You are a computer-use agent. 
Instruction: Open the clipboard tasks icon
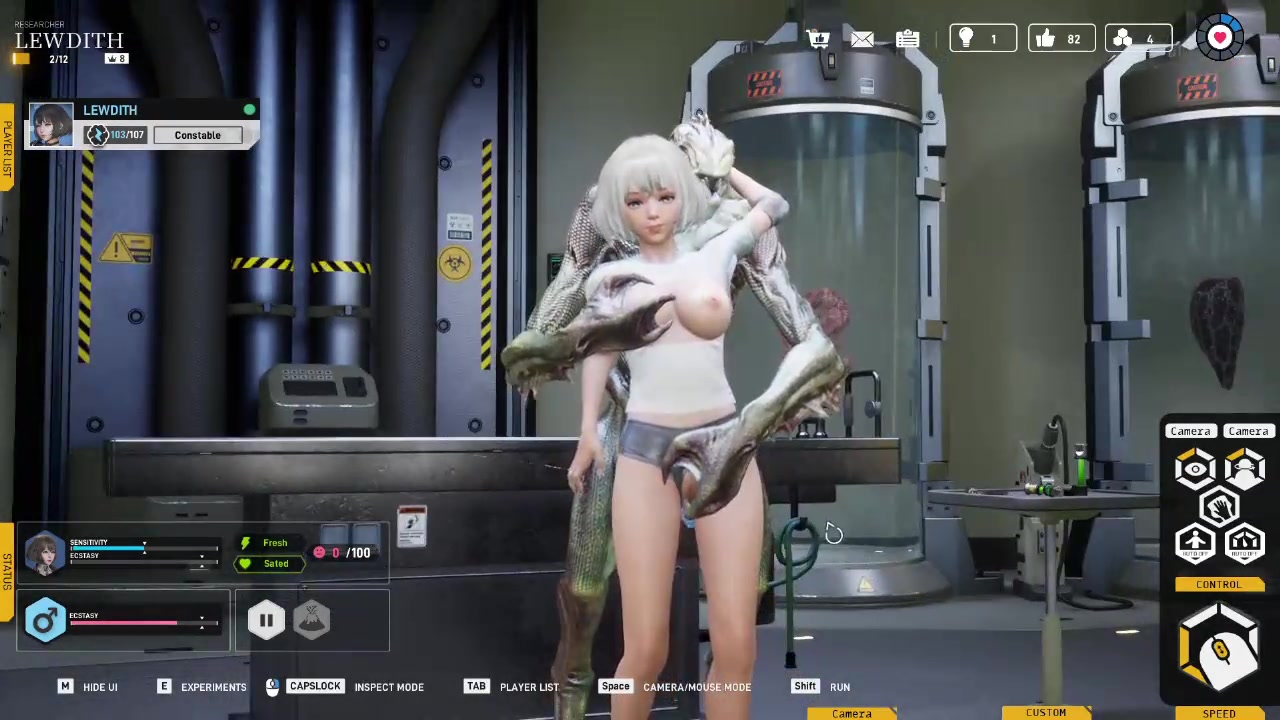(x=907, y=39)
